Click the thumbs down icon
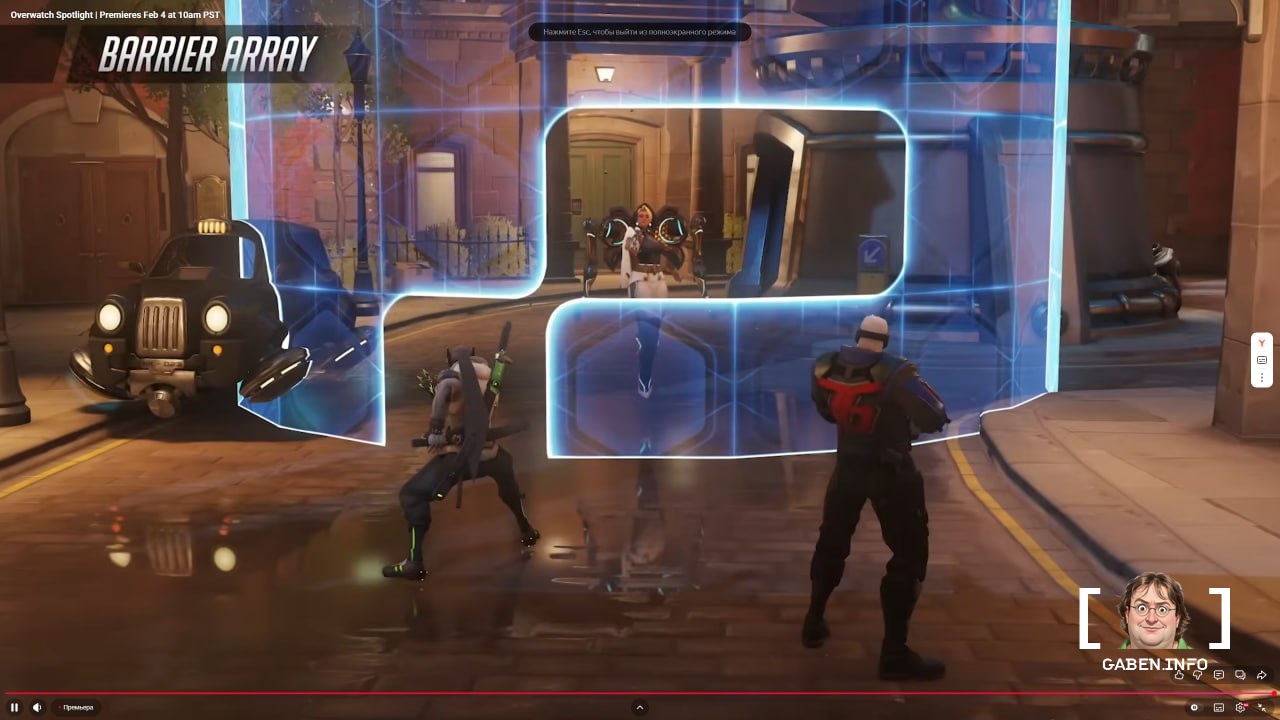Image resolution: width=1280 pixels, height=720 pixels. point(1197,675)
